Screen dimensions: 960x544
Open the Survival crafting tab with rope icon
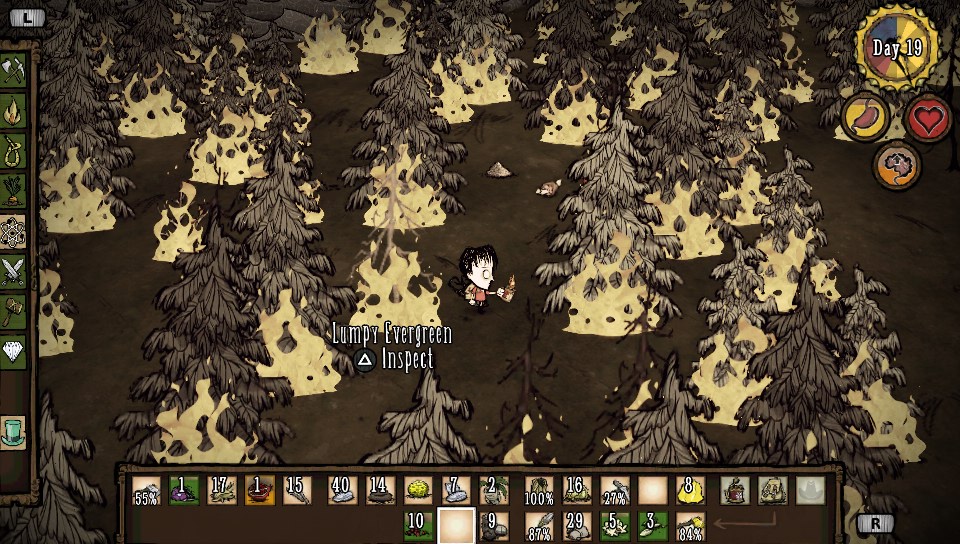(14, 150)
